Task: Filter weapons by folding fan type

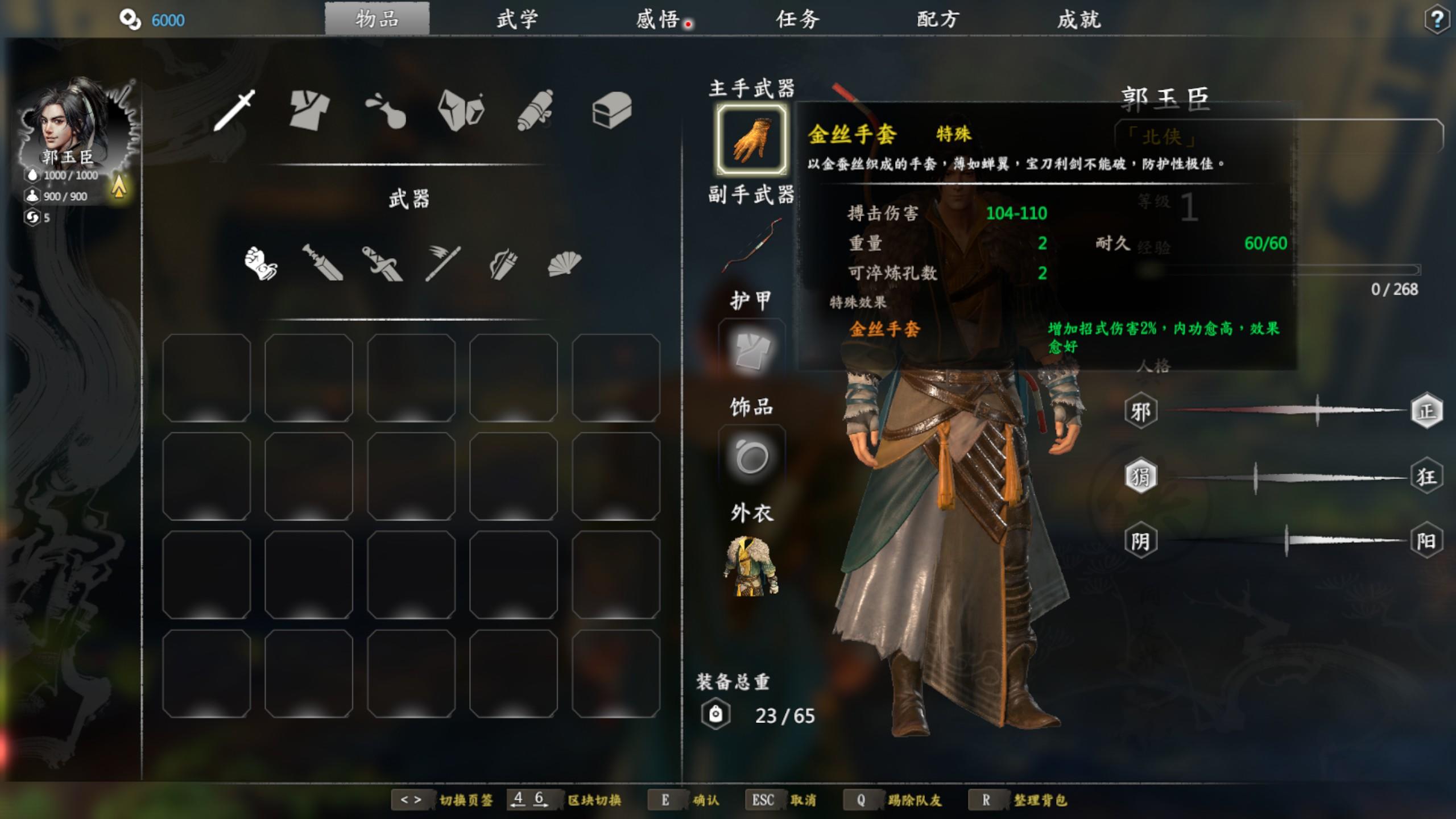Action: 564,263
